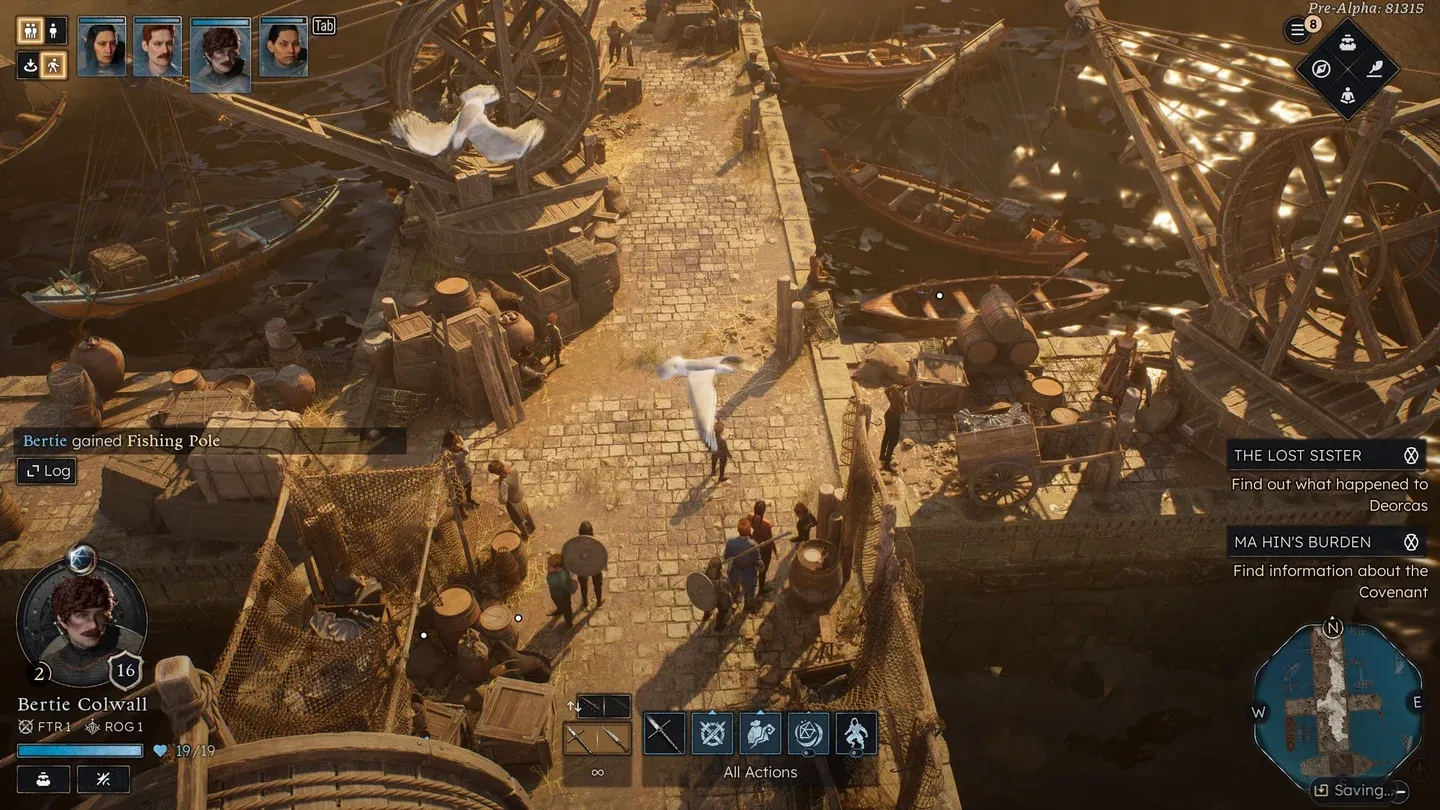The image size is (1440, 810).
Task: Open the event Log
Action: point(47,471)
